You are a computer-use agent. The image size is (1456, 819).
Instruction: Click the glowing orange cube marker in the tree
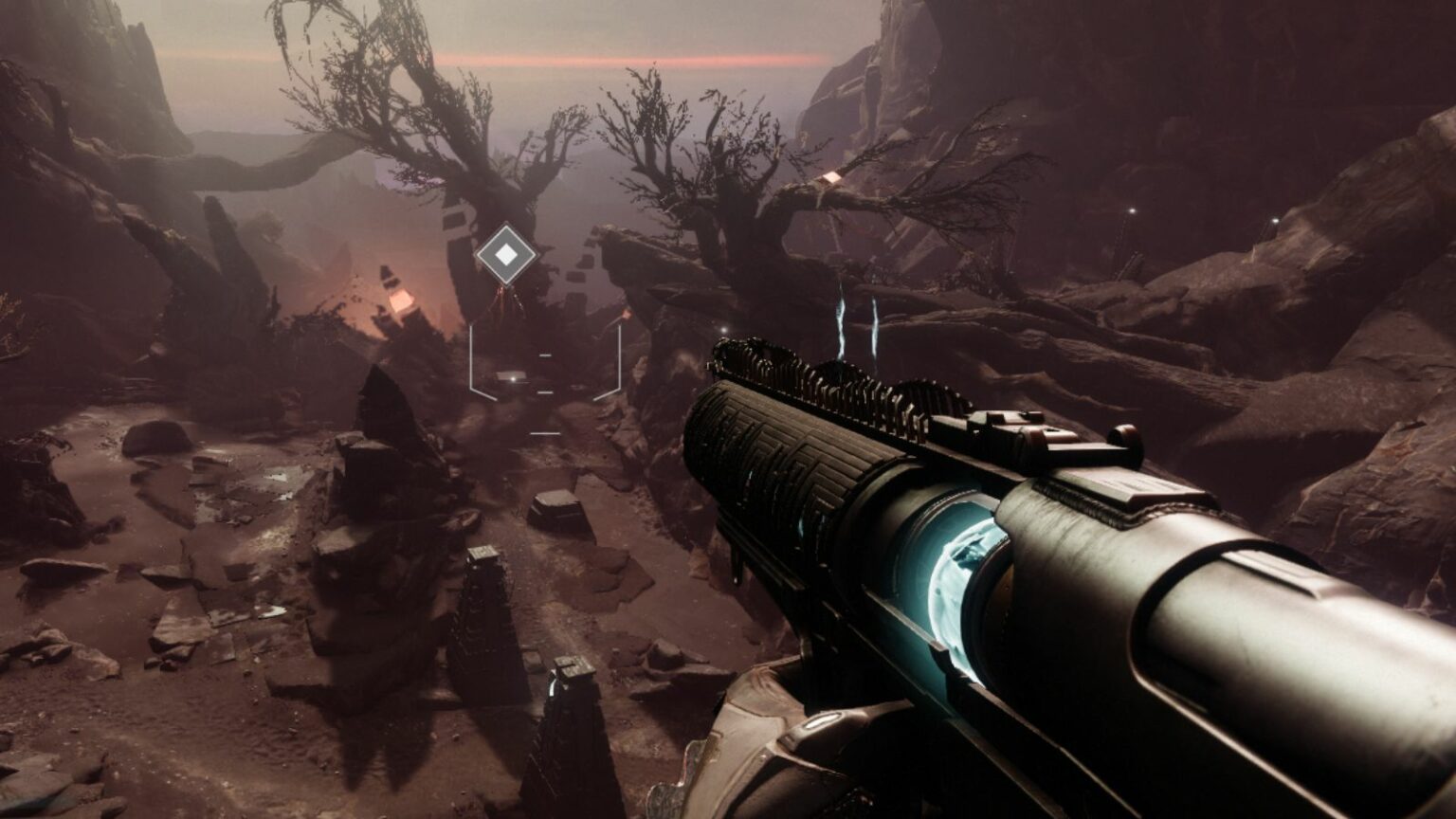pos(834,175)
